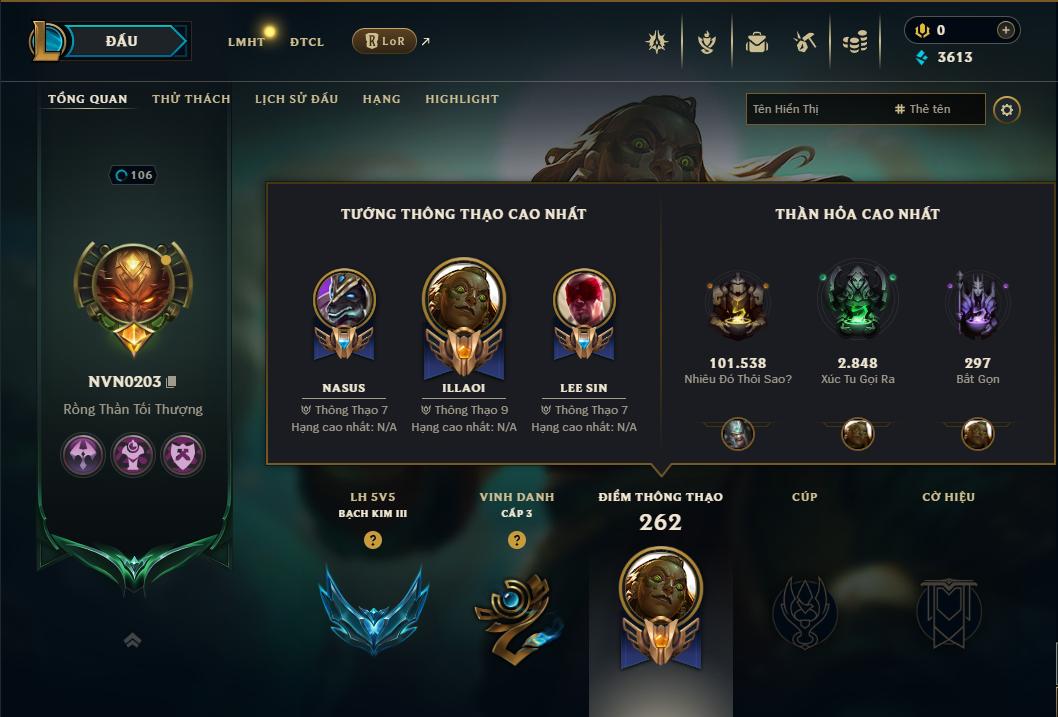Switch to the ĐTCL game mode
This screenshot has height=717, width=1058.
pyautogui.click(x=307, y=42)
